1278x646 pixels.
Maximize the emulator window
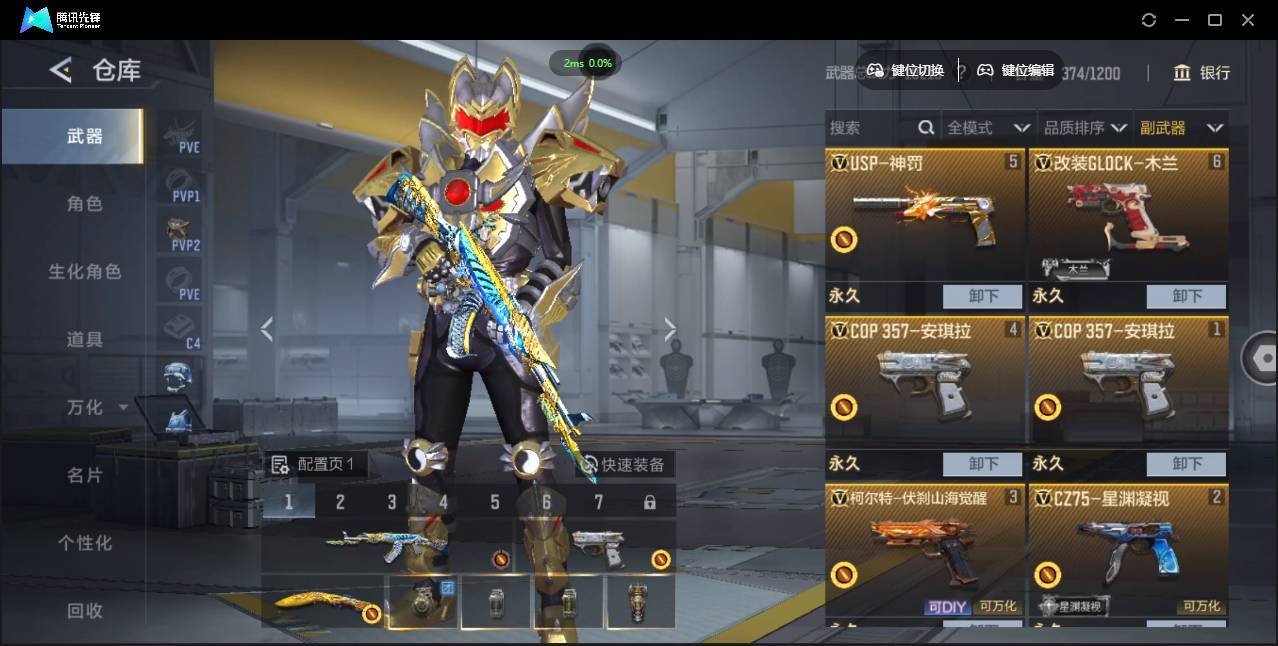pyautogui.click(x=1215, y=20)
